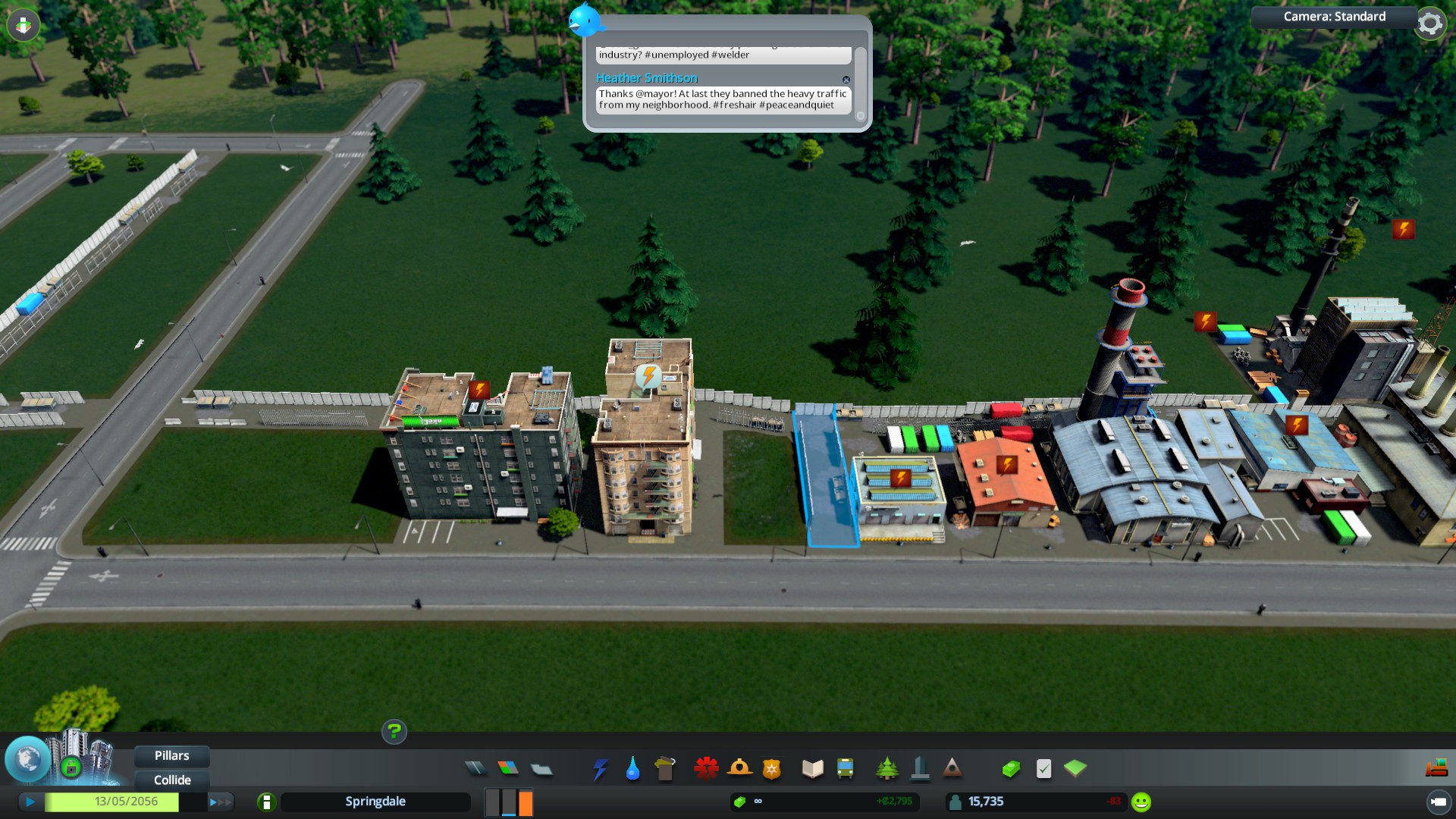1456x819 pixels.
Task: Open the Education book menu
Action: (x=812, y=769)
